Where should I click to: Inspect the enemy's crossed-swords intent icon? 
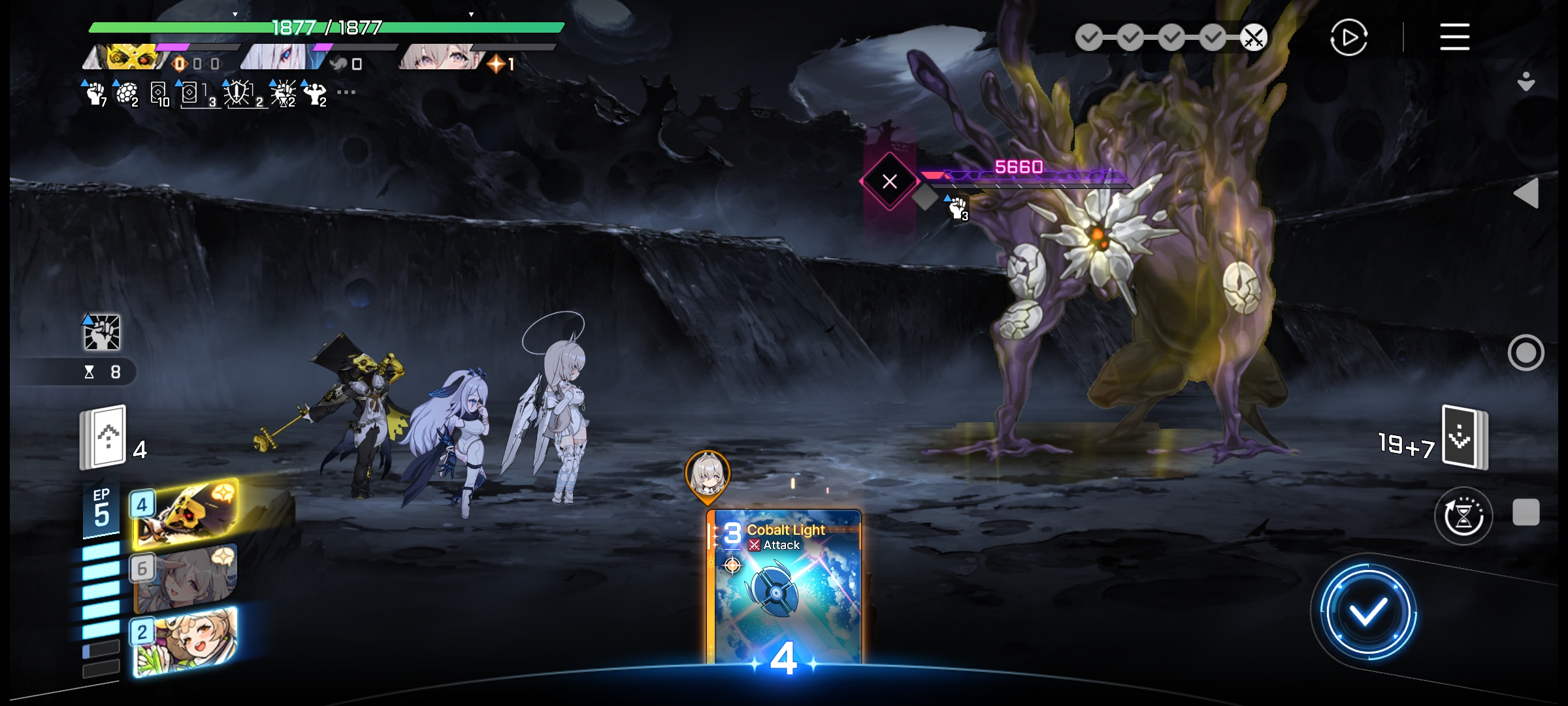tap(889, 181)
